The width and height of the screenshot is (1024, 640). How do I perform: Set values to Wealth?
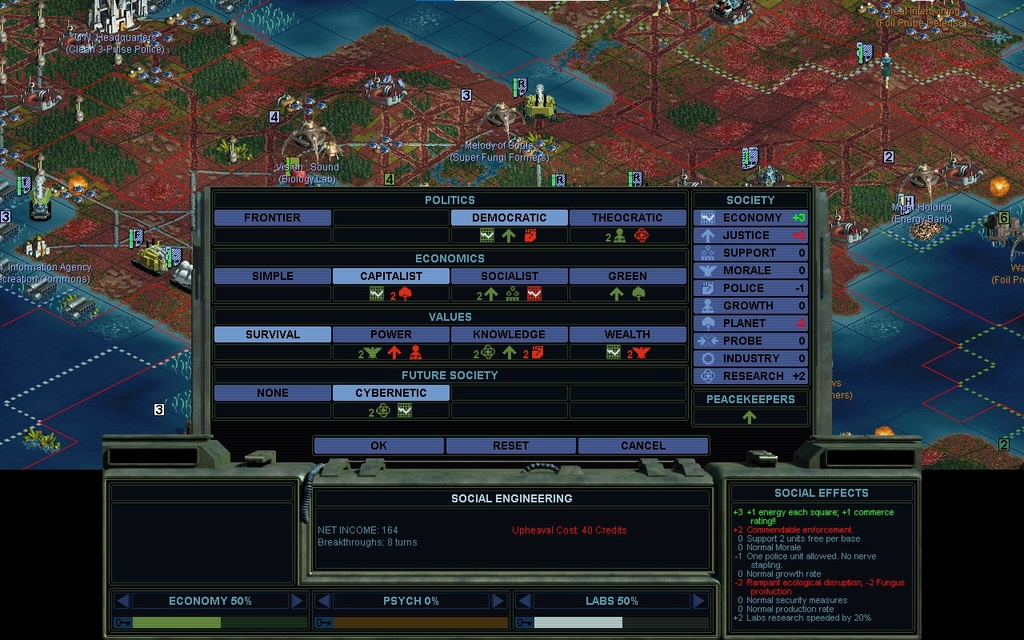click(x=627, y=335)
